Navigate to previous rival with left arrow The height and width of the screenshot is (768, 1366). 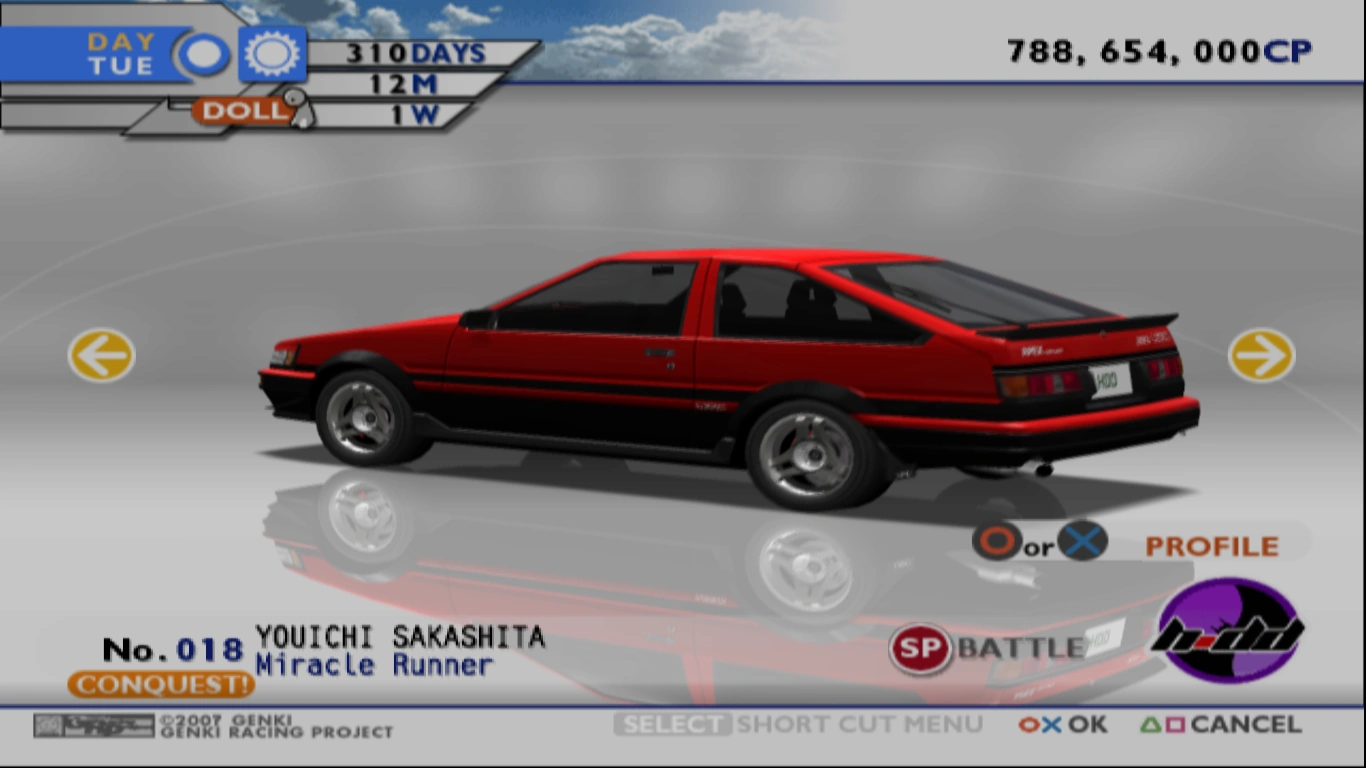[99, 355]
